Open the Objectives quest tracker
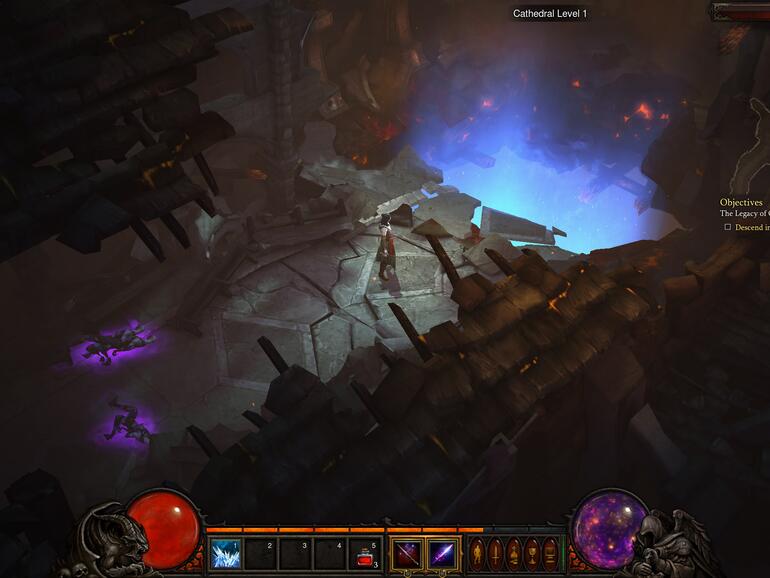770x578 pixels. [741, 202]
